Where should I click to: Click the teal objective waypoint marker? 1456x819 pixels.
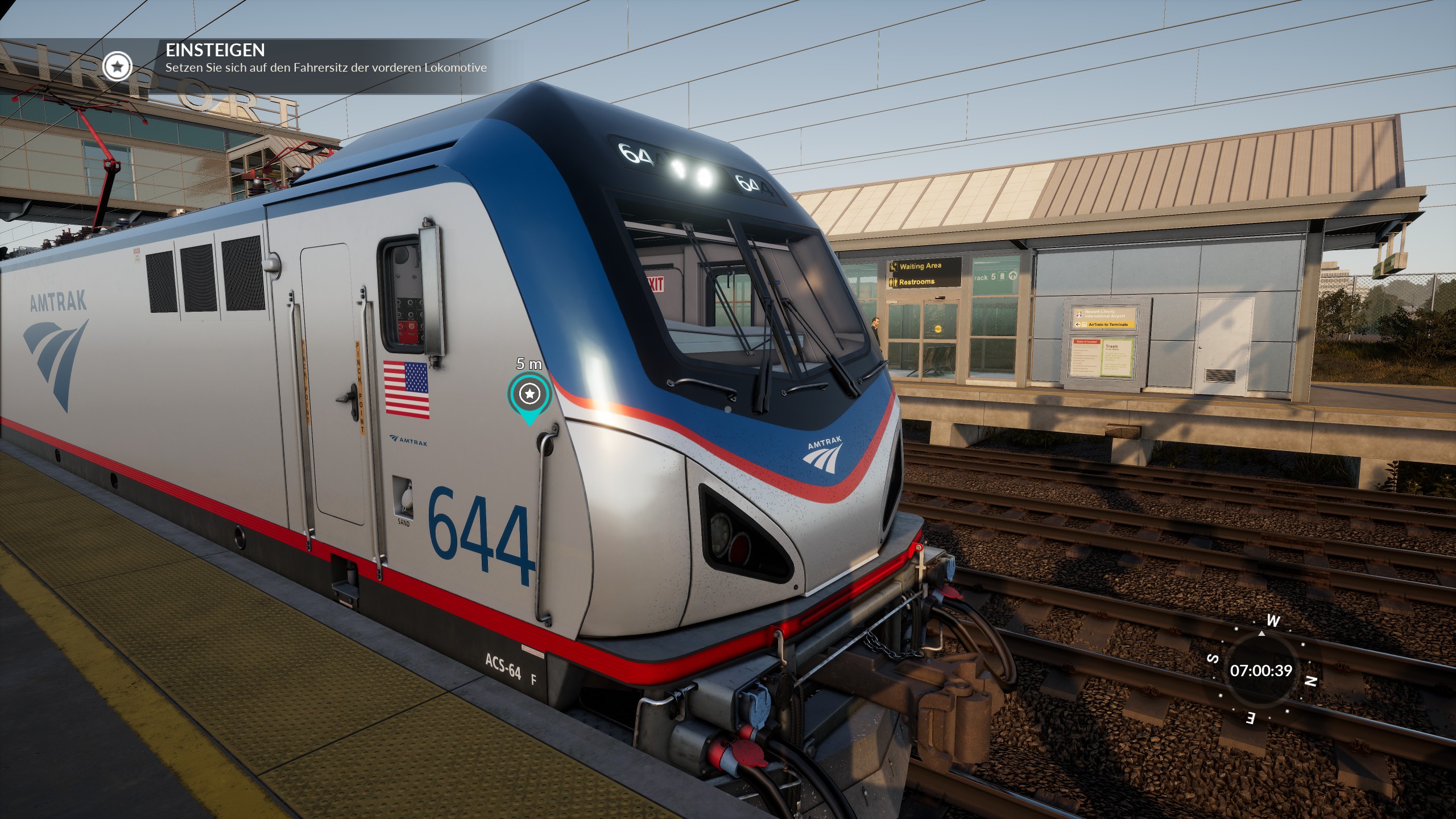(x=530, y=394)
